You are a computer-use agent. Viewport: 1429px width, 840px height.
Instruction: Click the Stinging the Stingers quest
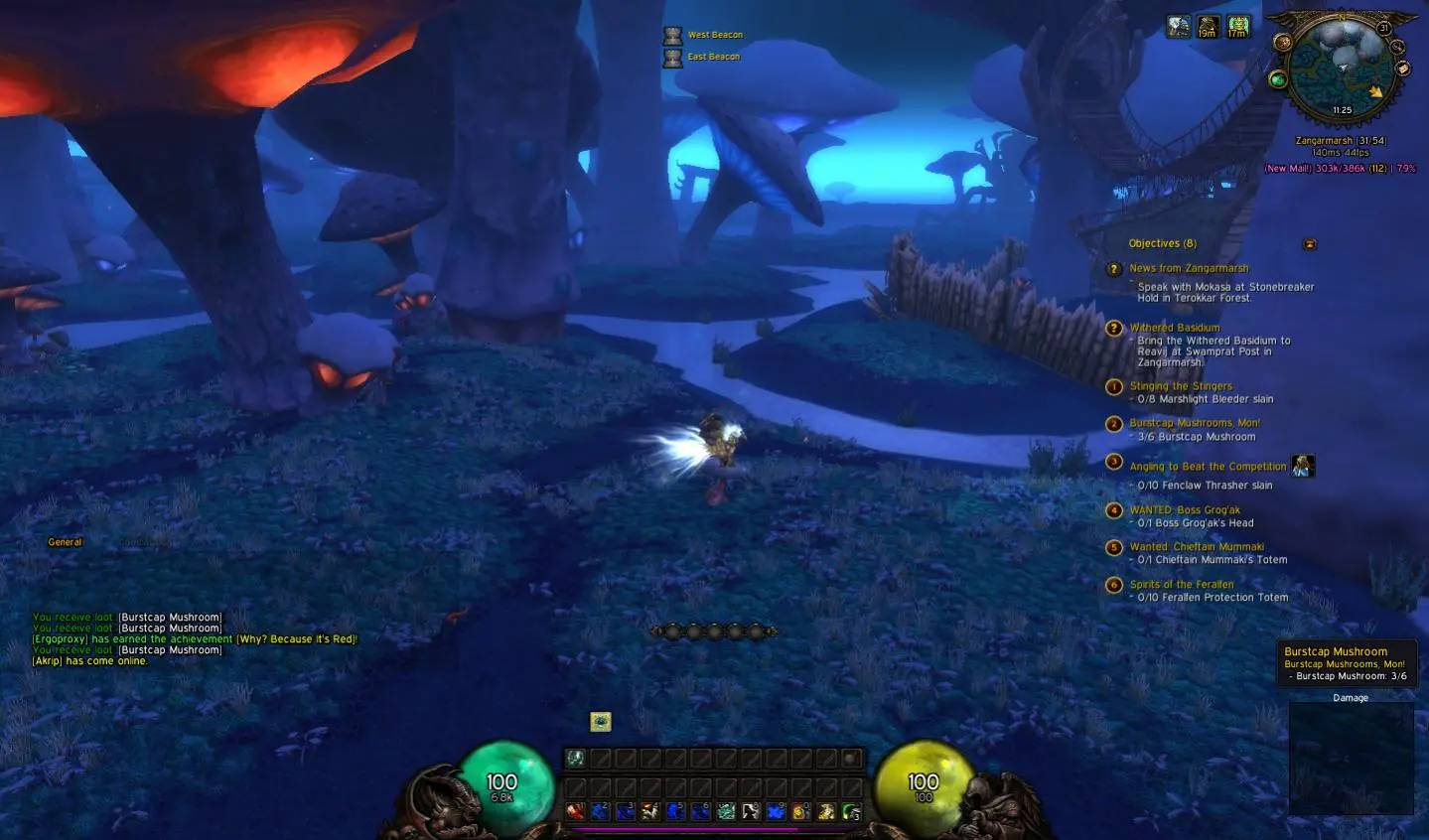(x=1180, y=386)
